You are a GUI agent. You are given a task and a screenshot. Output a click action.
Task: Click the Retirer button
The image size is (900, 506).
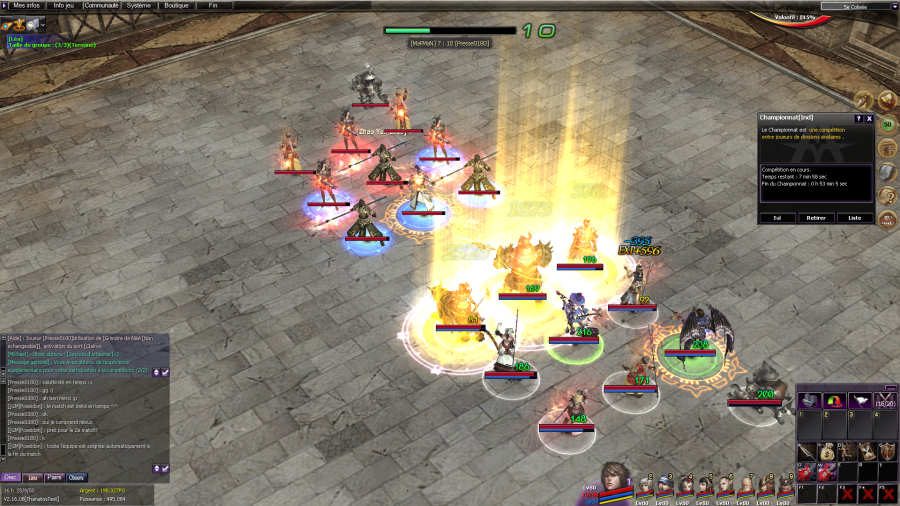pyautogui.click(x=815, y=217)
